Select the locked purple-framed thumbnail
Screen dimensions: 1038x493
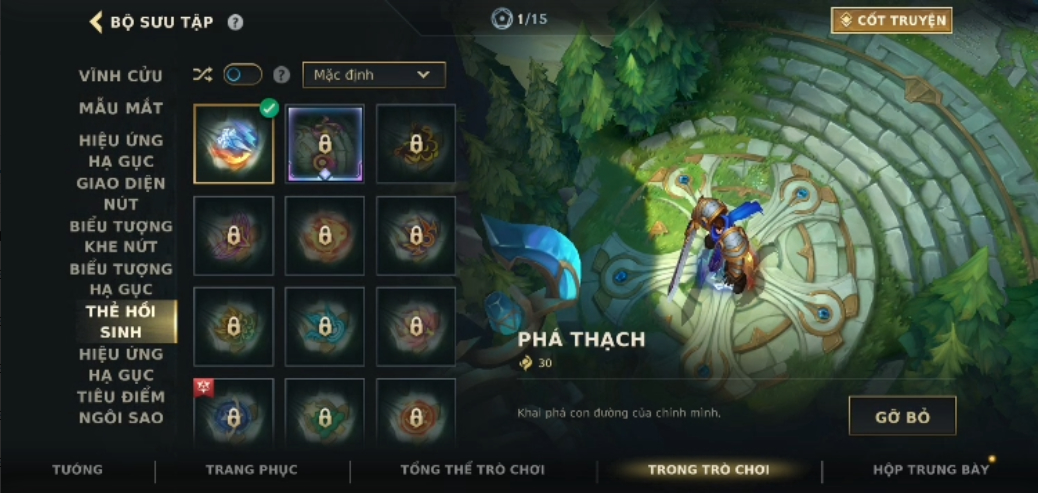tap(325, 144)
